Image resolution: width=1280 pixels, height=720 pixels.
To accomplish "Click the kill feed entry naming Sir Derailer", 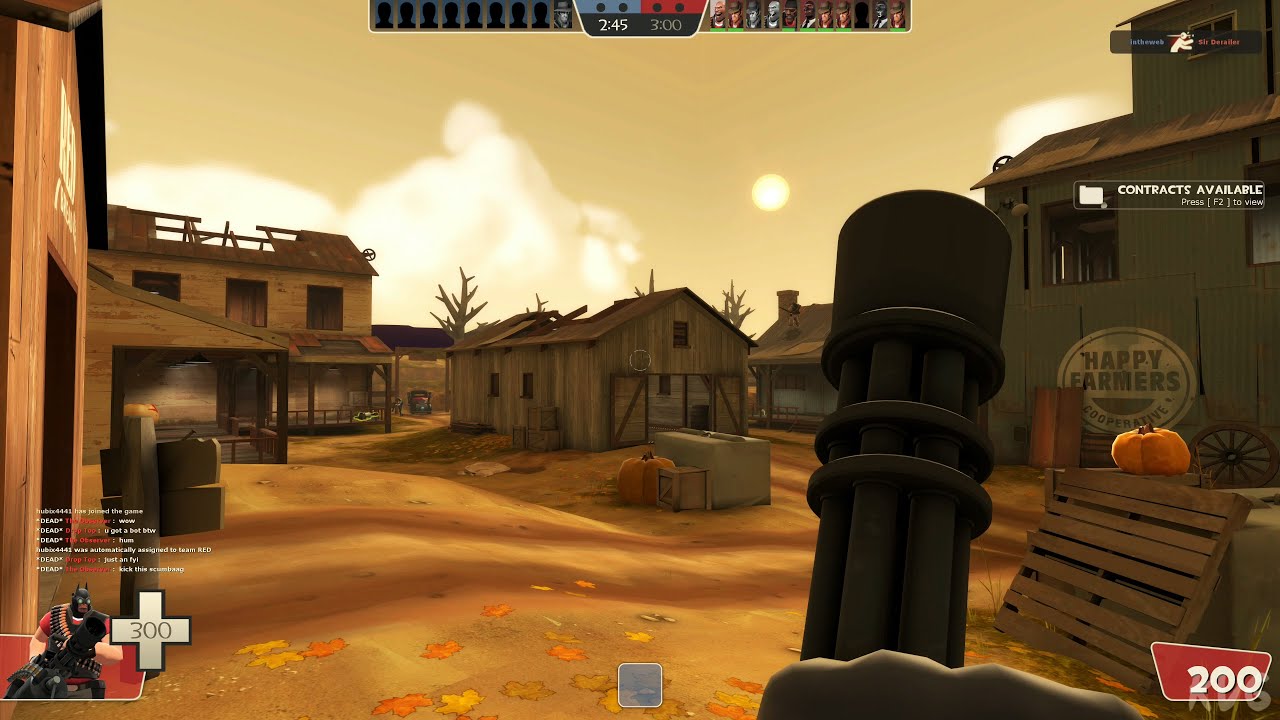I will click(x=1185, y=42).
